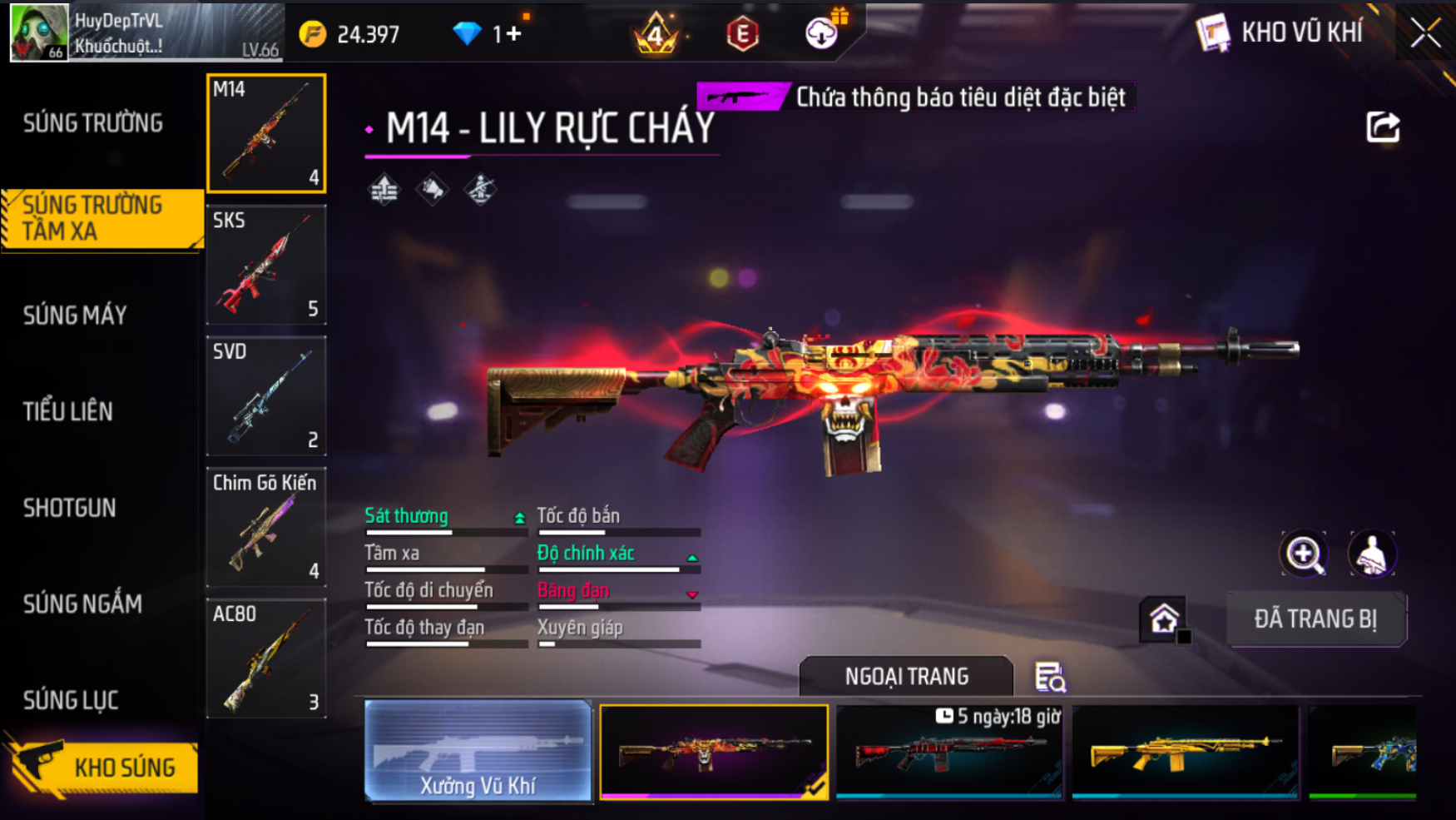This screenshot has width=1456, height=820.
Task: Choose the Shotgun category
Action: point(69,508)
